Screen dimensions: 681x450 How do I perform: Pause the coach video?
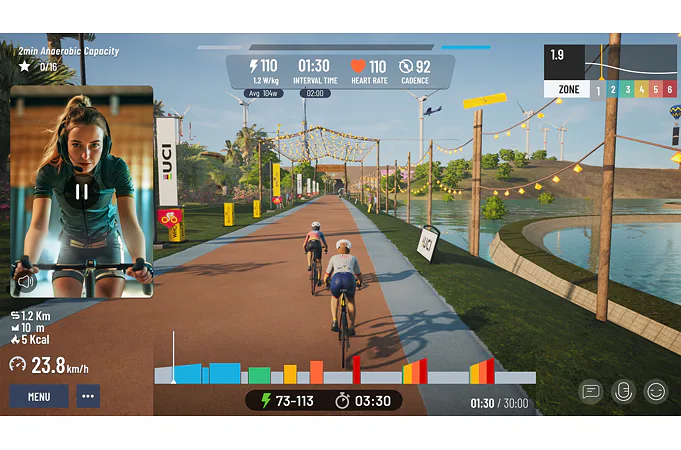[x=82, y=192]
